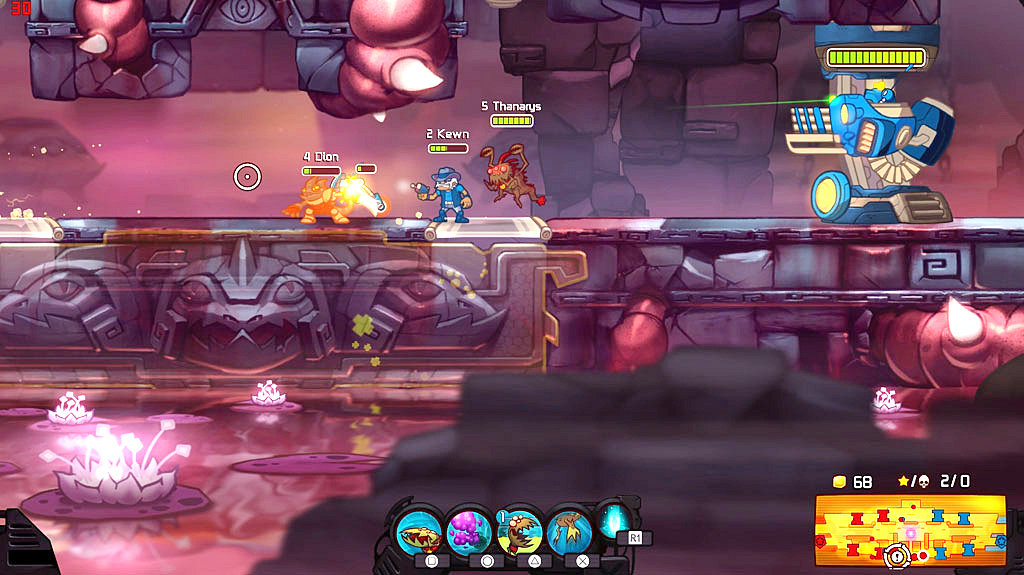Select the red base emblem on minimap
This screenshot has width=1024, height=575.
[x=822, y=541]
